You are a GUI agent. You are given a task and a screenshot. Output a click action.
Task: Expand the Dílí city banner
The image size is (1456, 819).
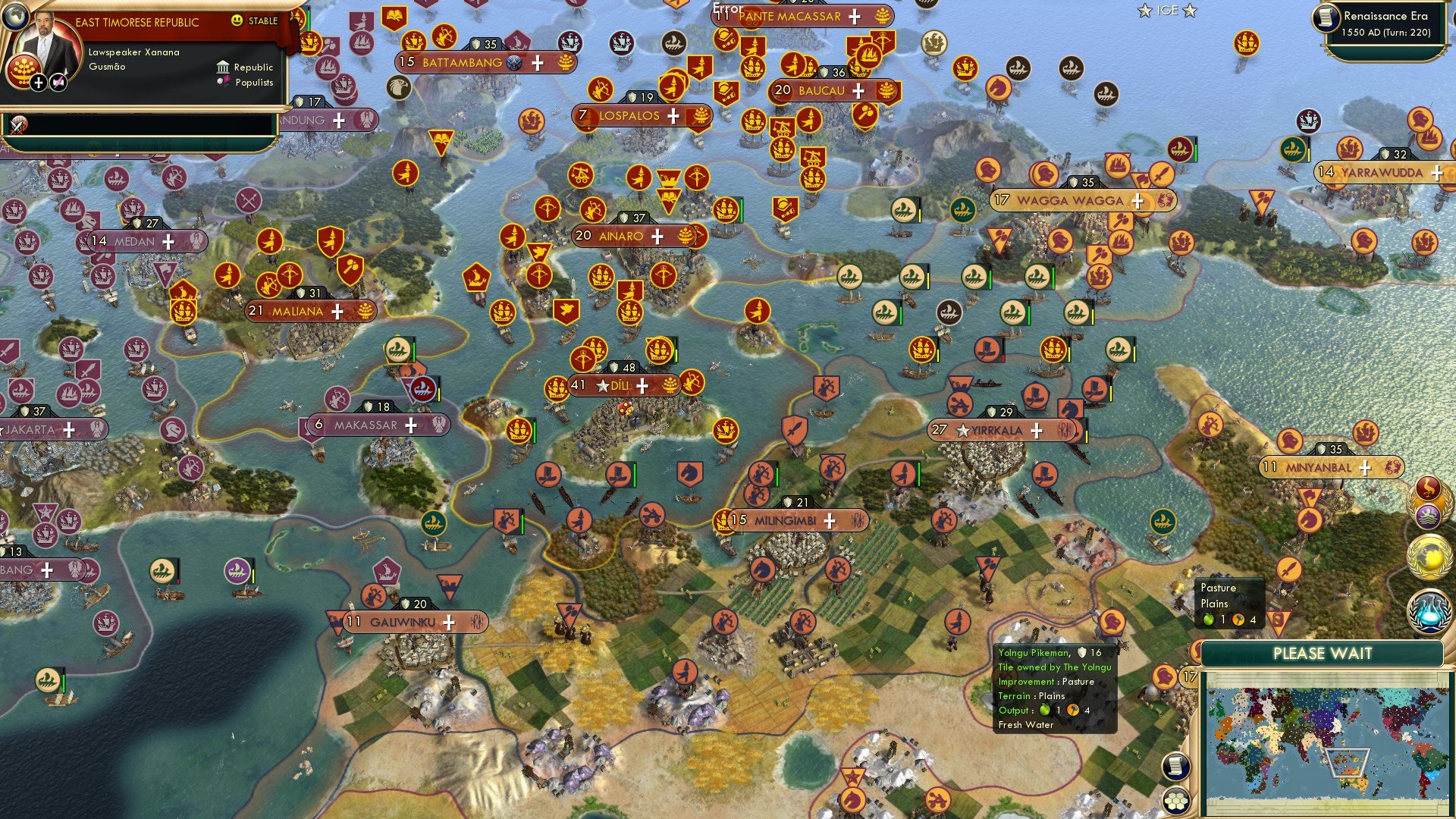point(642,384)
